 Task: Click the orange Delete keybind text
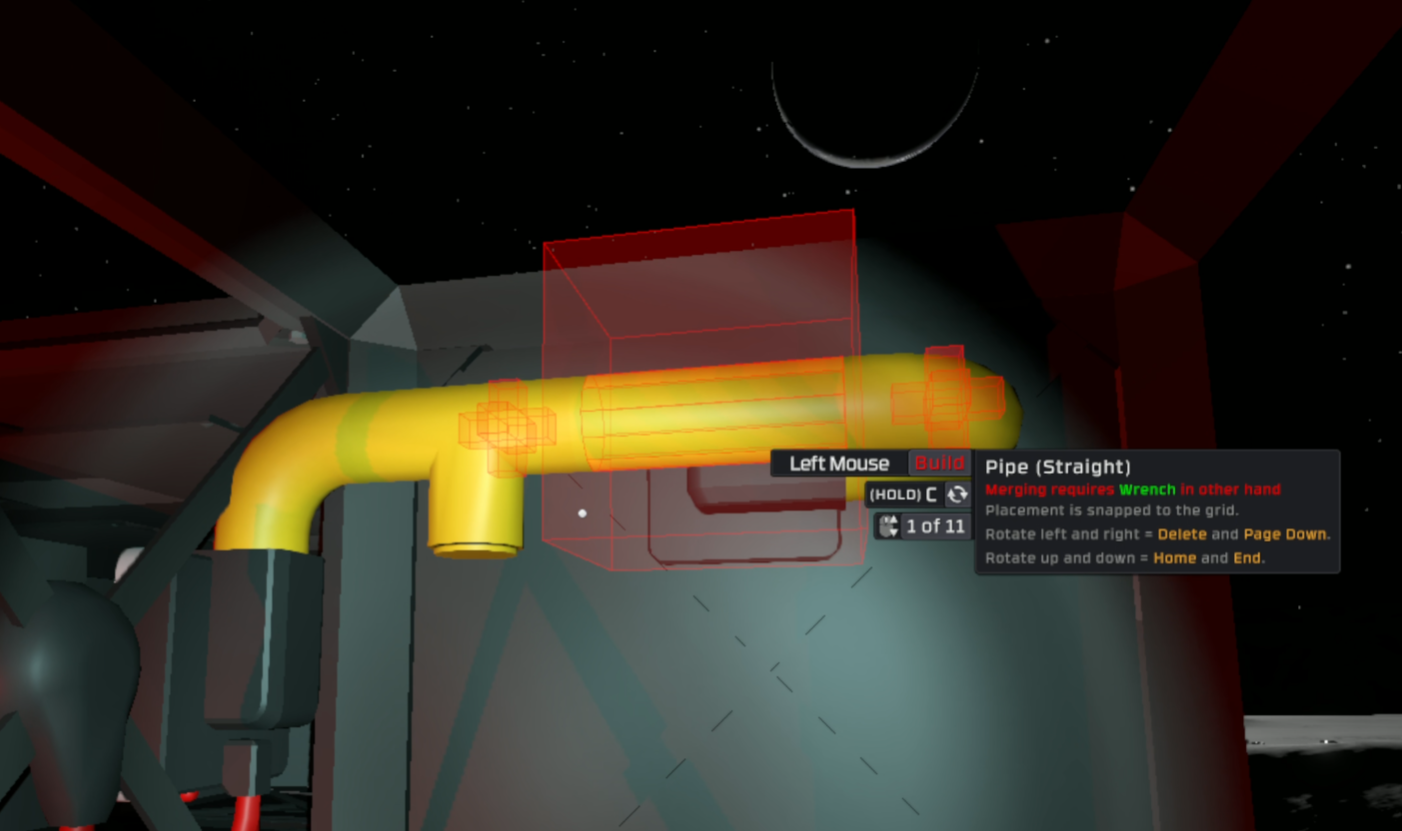(1181, 534)
